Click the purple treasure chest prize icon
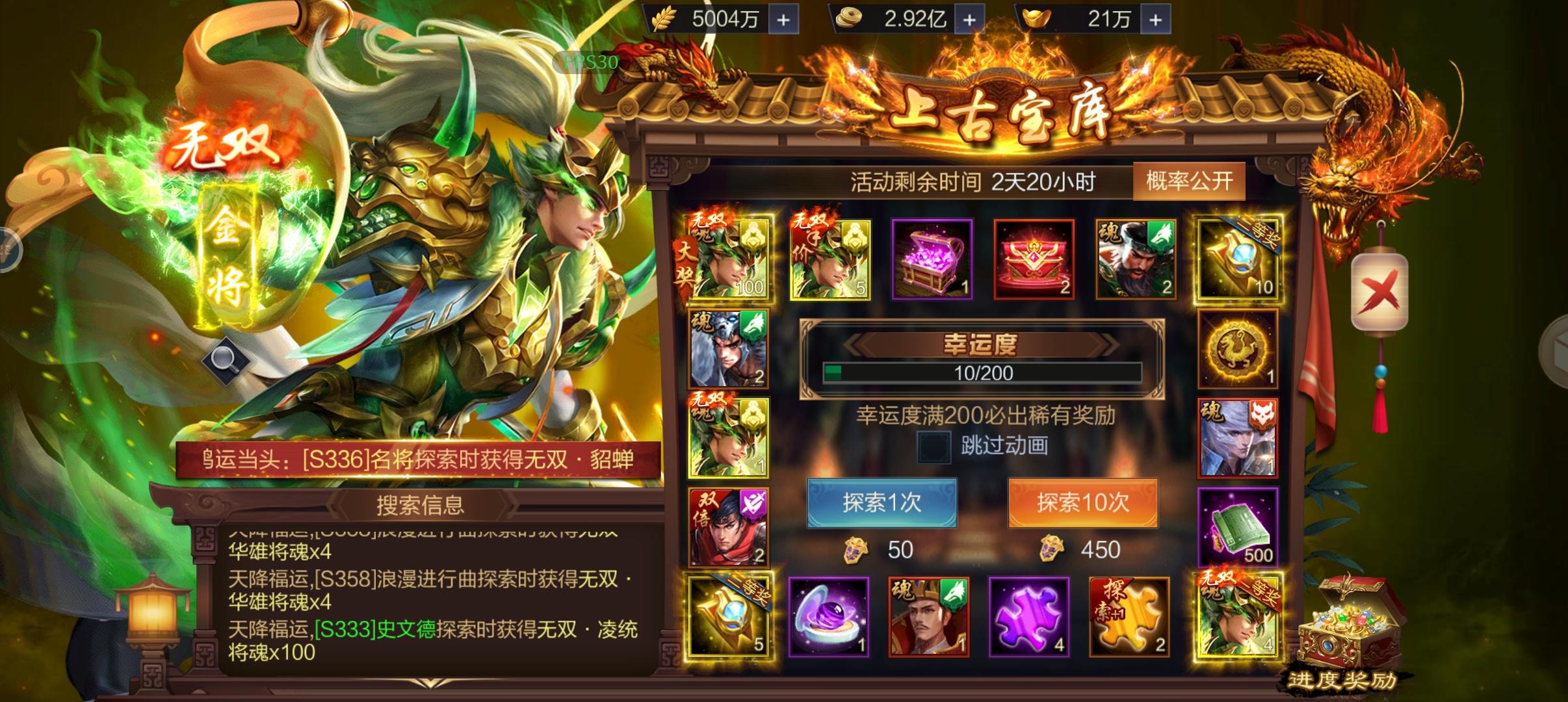 933,260
